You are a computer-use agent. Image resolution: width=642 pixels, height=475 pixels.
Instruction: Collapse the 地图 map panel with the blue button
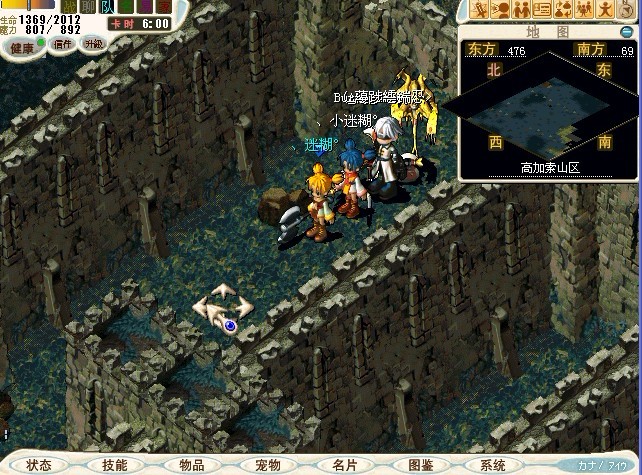627,32
